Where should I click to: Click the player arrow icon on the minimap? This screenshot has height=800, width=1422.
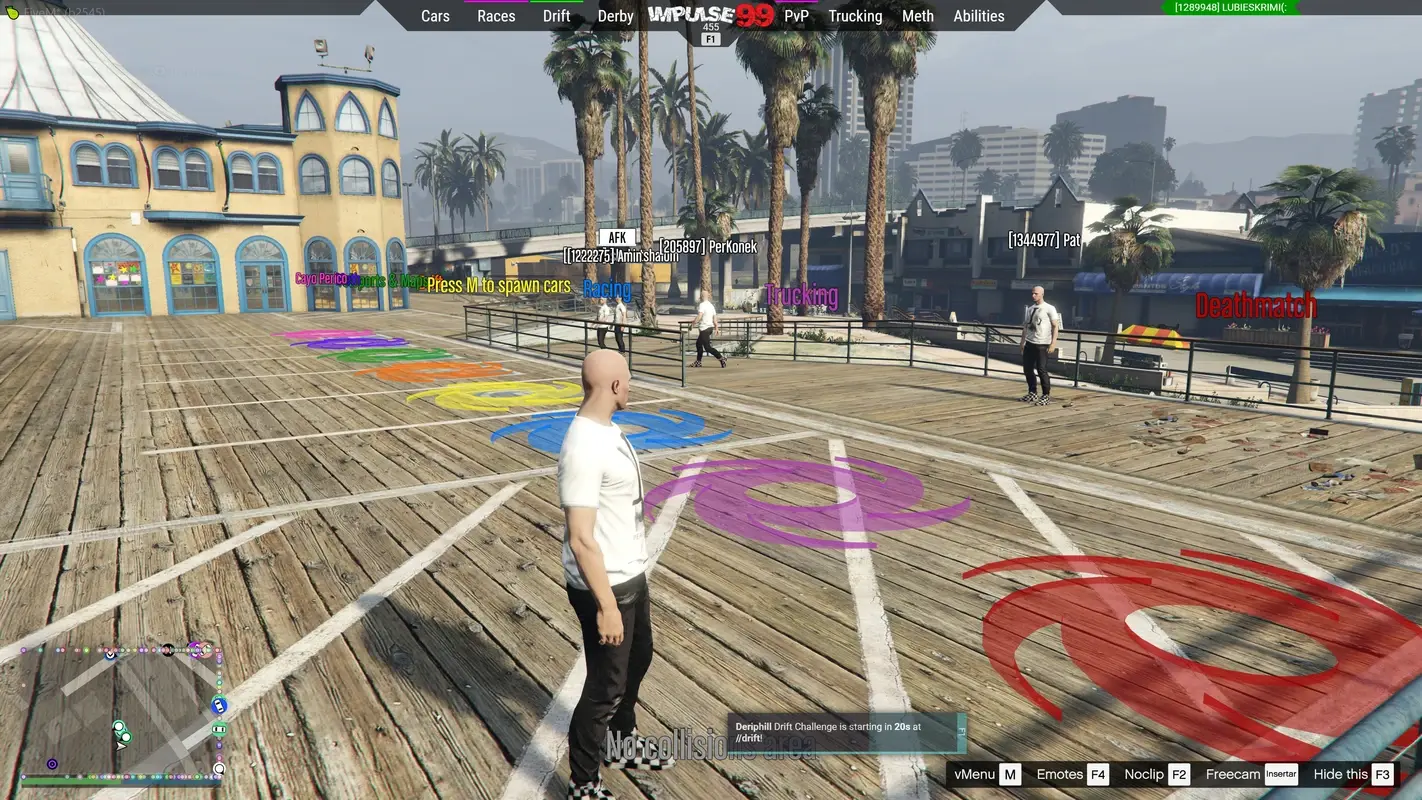(120, 746)
